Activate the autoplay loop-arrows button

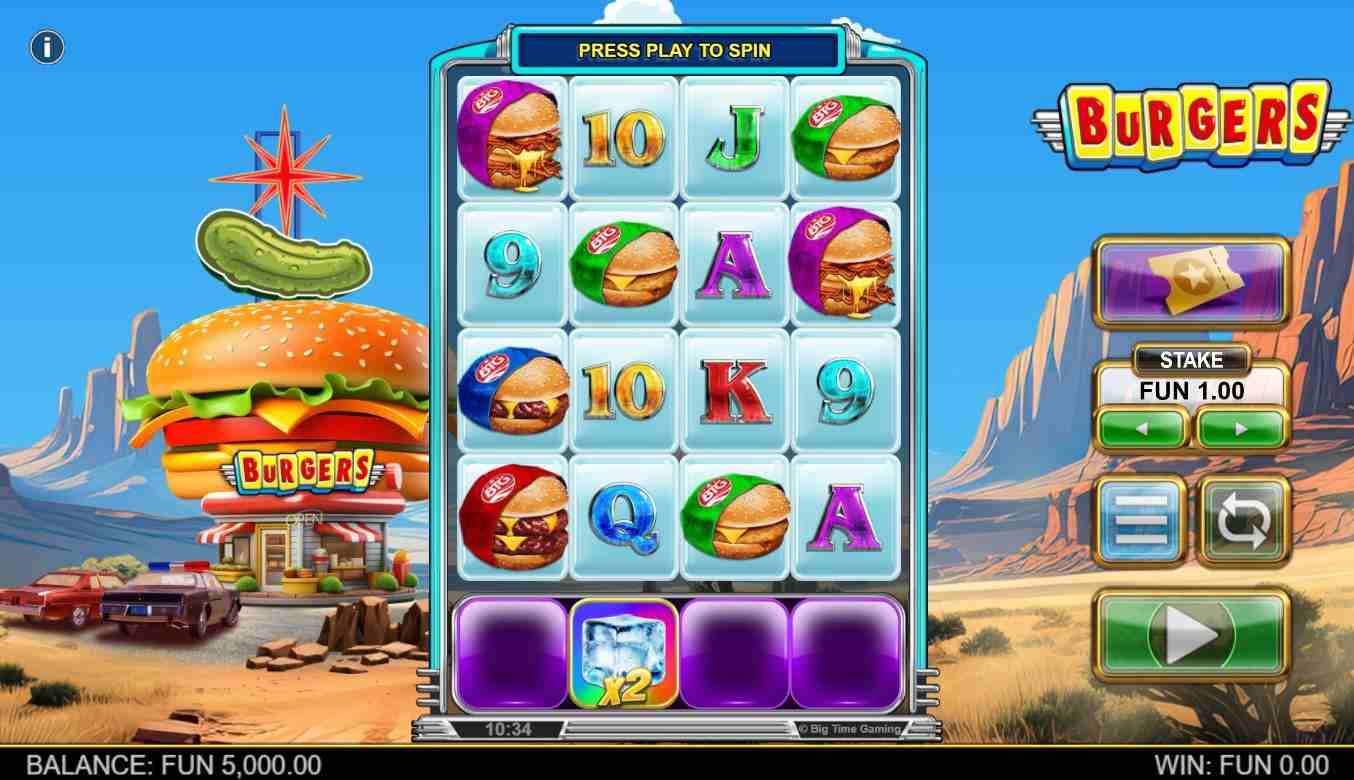[x=1243, y=520]
